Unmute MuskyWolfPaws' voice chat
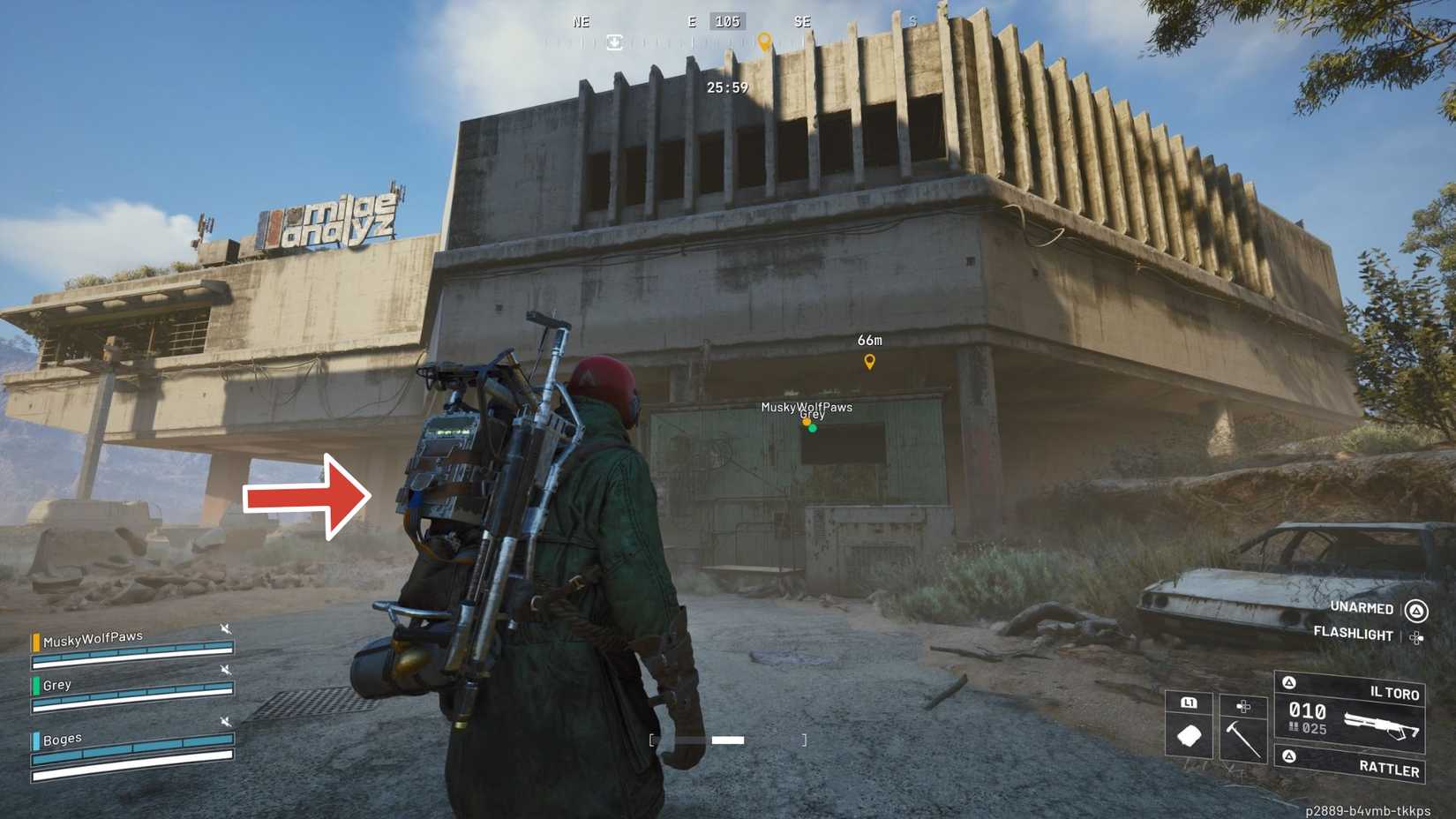Image resolution: width=1456 pixels, height=819 pixels. [x=226, y=628]
